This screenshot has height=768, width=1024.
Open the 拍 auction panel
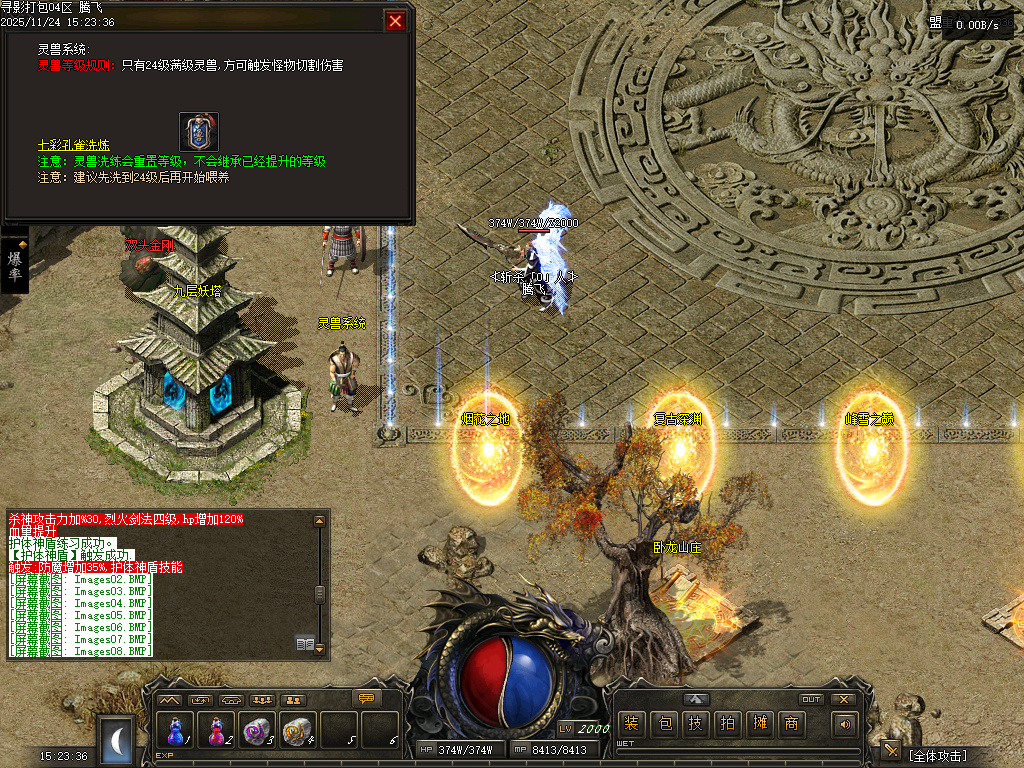click(x=727, y=724)
